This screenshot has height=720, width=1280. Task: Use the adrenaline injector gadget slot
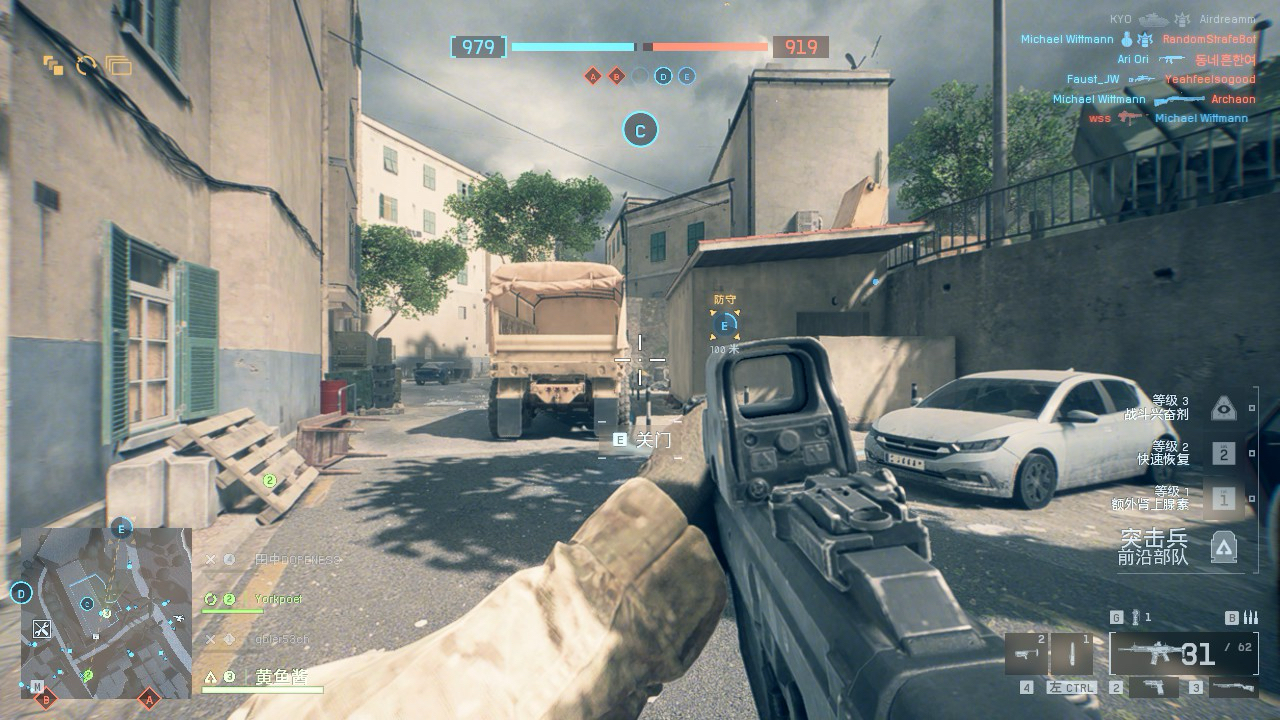click(x=1071, y=654)
